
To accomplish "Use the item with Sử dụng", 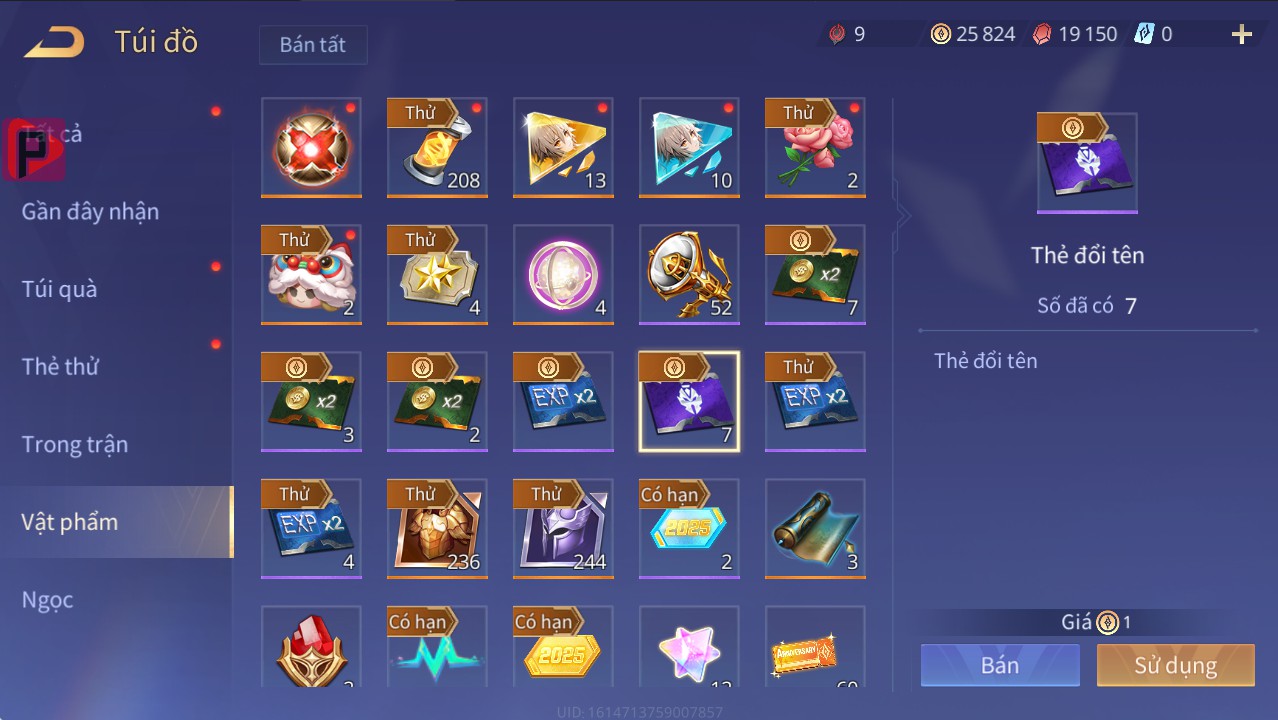I will pos(1175,666).
